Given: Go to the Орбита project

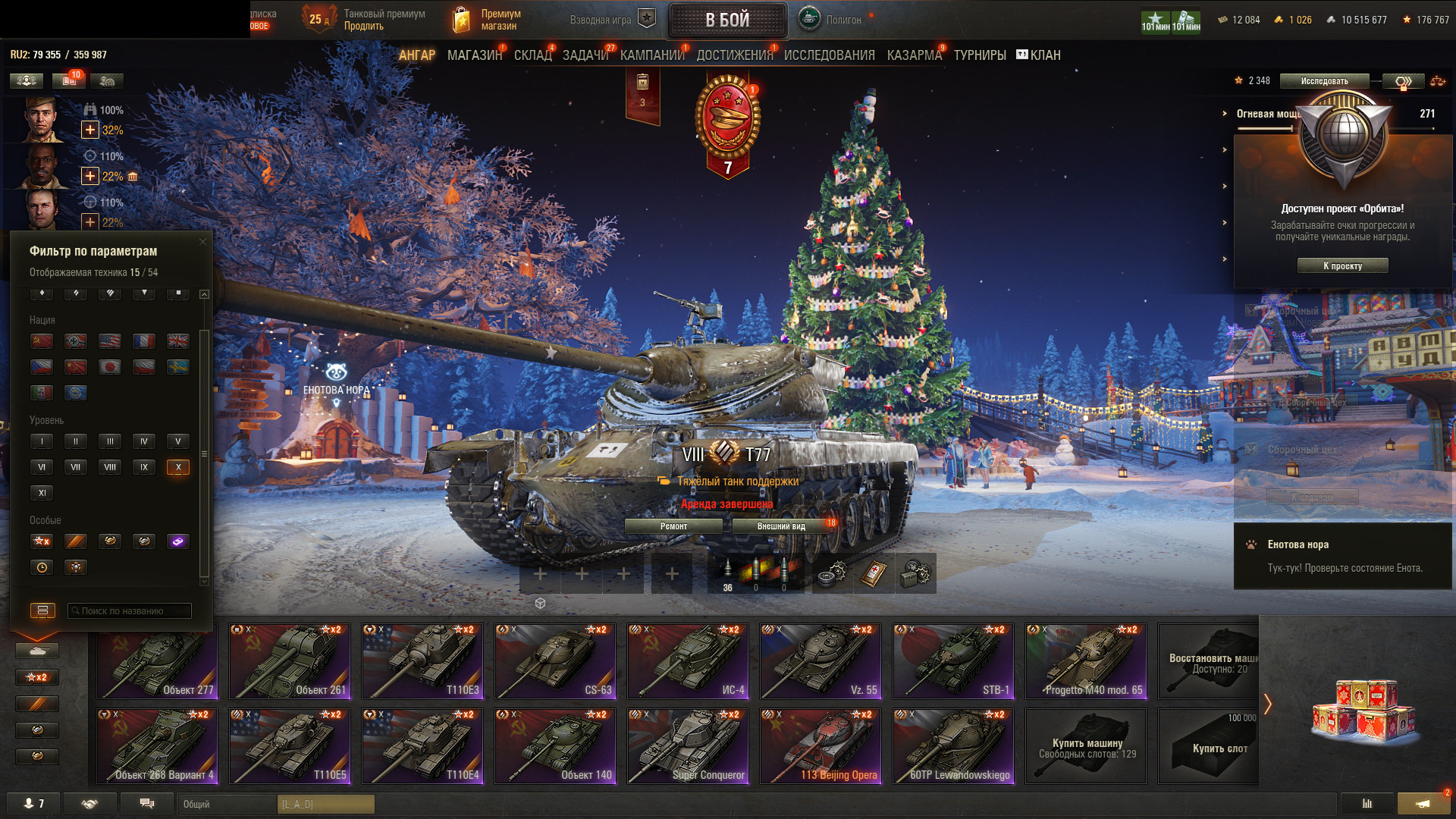Looking at the screenshot, I should [1342, 265].
